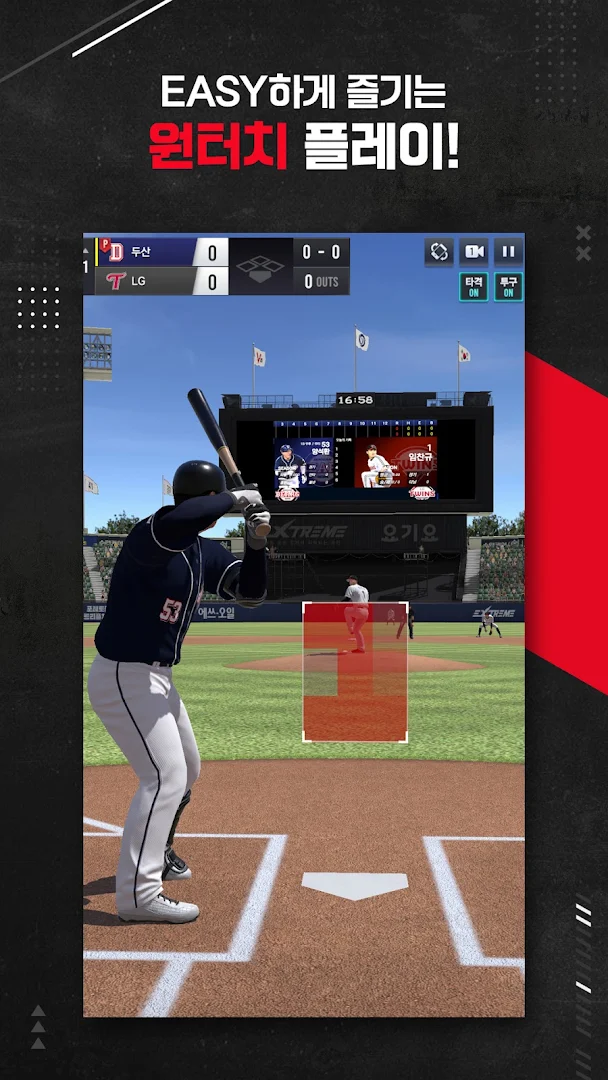Viewport: 608px width, 1080px height.
Task: Tap the screen rotation button
Action: coord(438,252)
